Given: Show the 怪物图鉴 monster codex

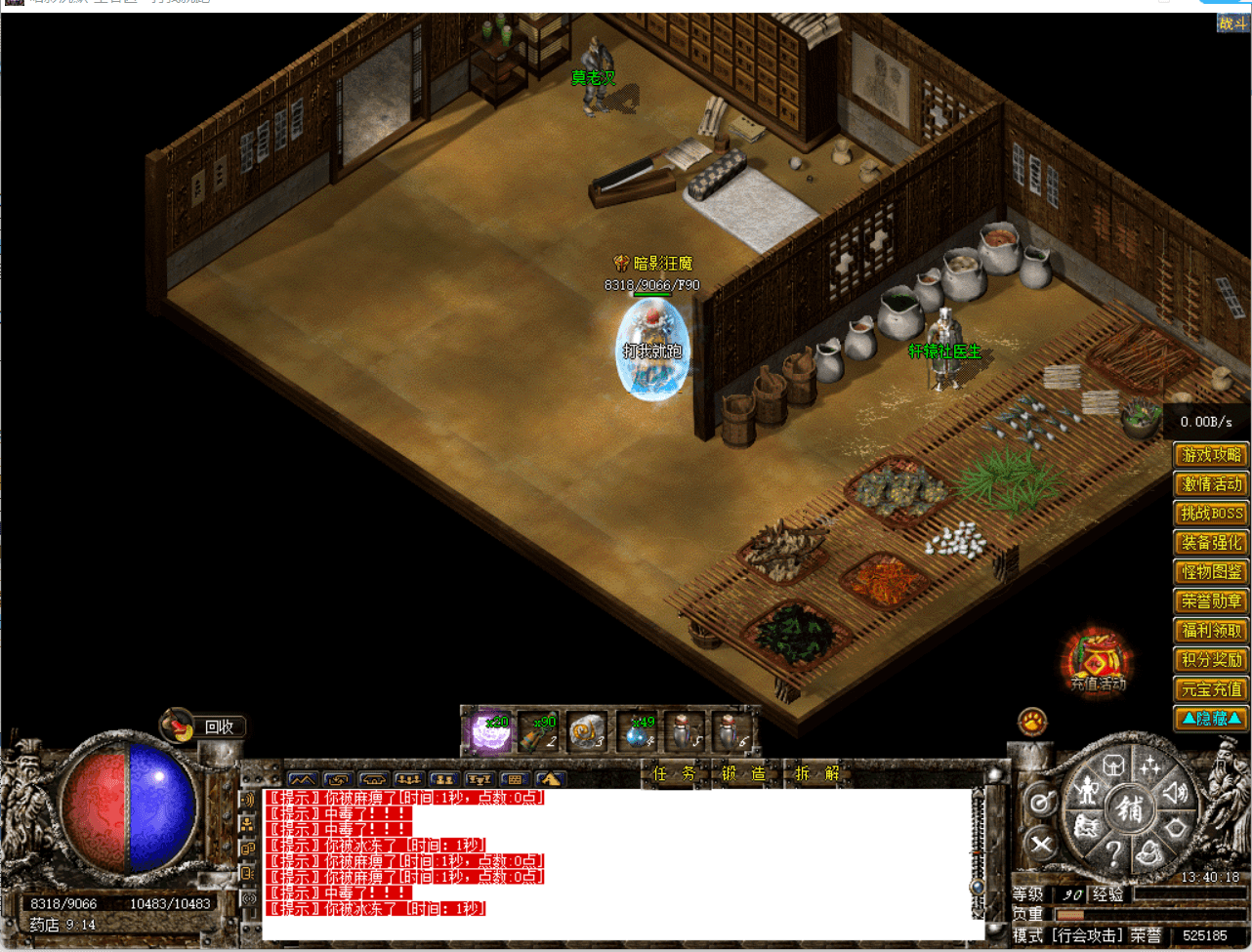Looking at the screenshot, I should click(1211, 572).
